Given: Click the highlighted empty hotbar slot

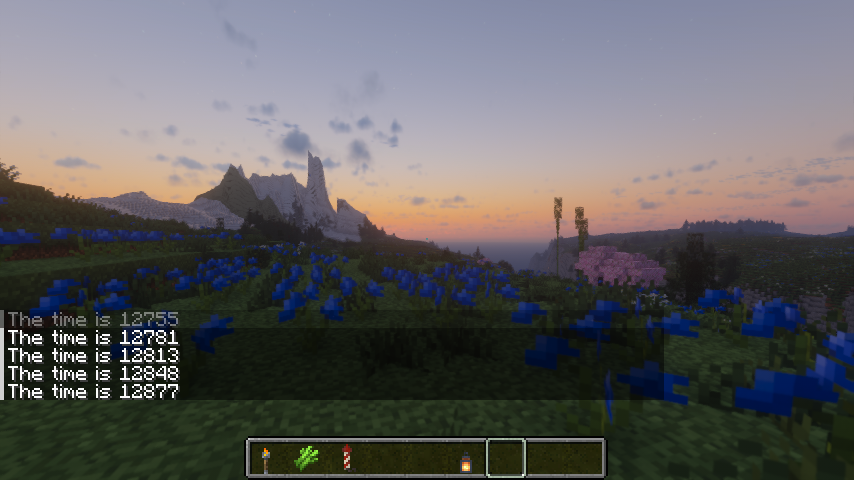Looking at the screenshot, I should (x=506, y=459).
